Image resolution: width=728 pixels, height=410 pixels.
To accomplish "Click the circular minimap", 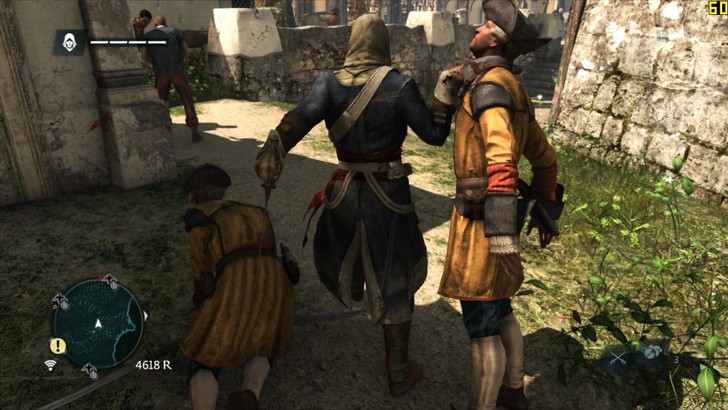I will (x=97, y=323).
